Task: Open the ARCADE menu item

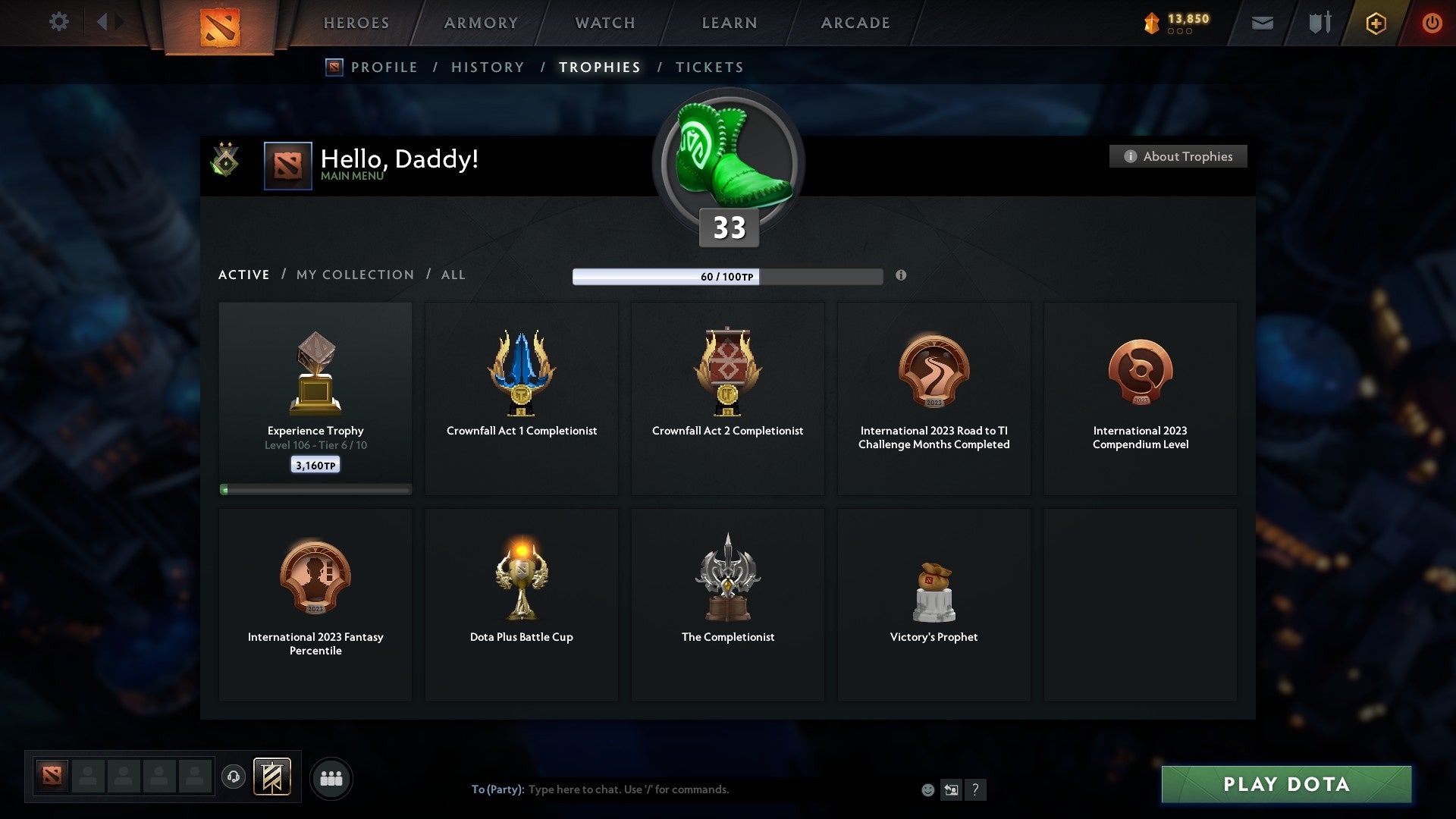Action: pyautogui.click(x=855, y=23)
